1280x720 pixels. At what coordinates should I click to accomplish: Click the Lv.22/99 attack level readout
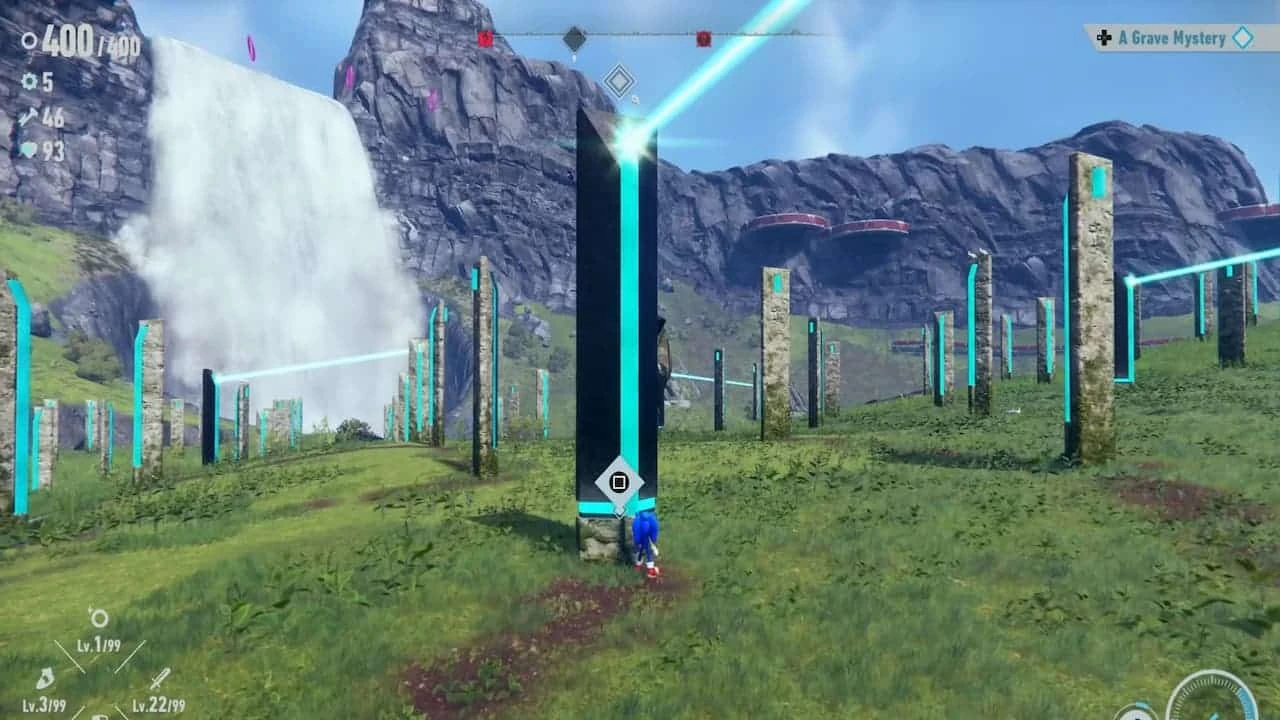click(x=158, y=704)
